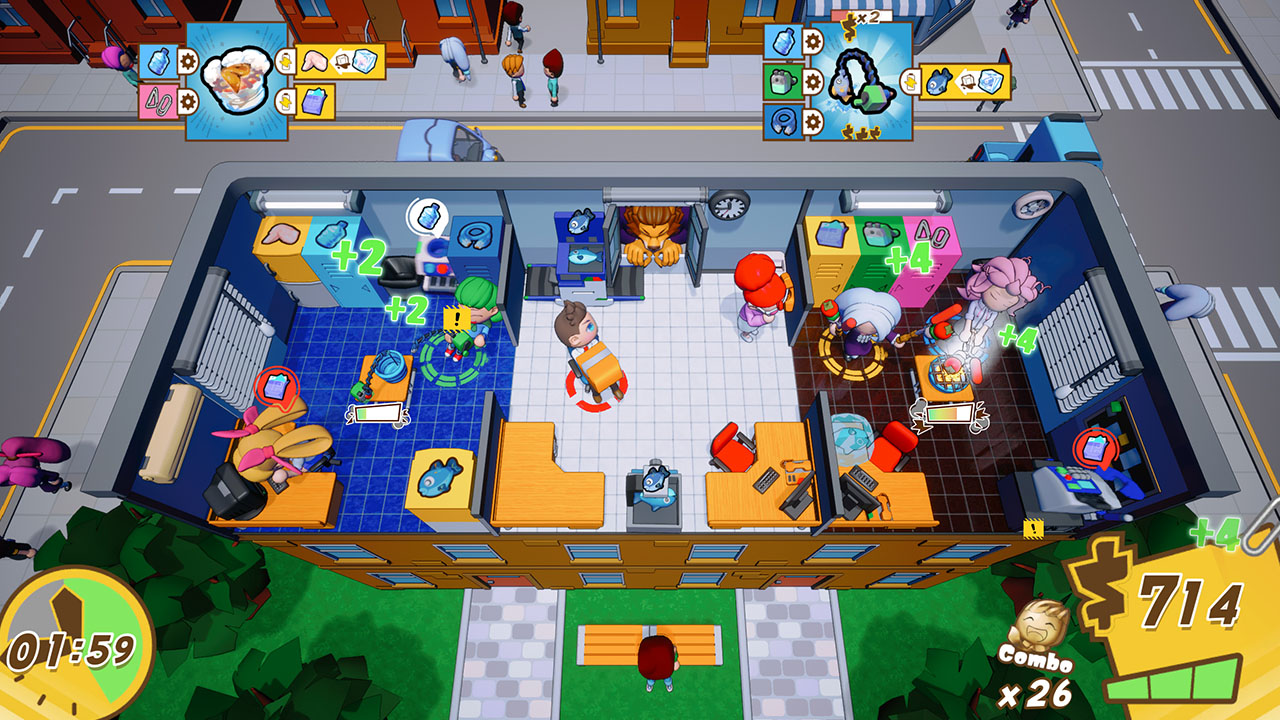
Task: Click the fish icon in the yellow stain banner
Action: (x=937, y=83)
